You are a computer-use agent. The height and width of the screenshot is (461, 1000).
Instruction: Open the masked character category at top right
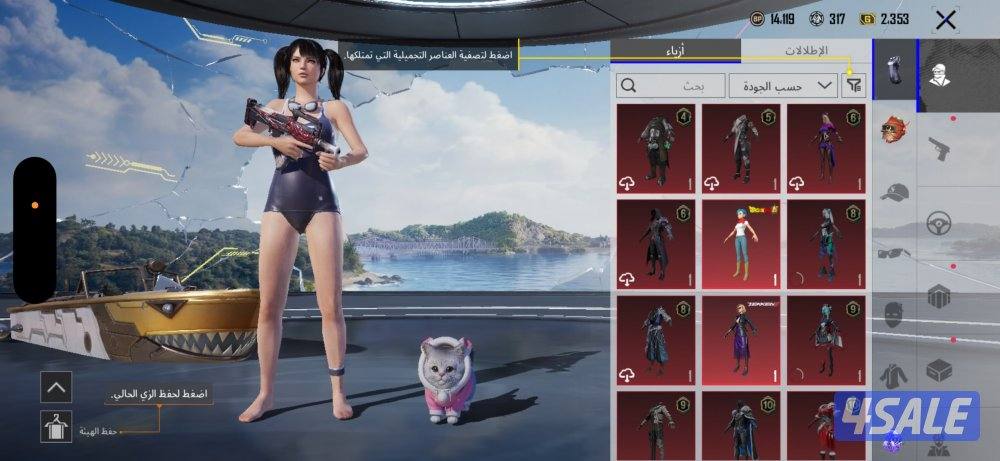(x=940, y=75)
